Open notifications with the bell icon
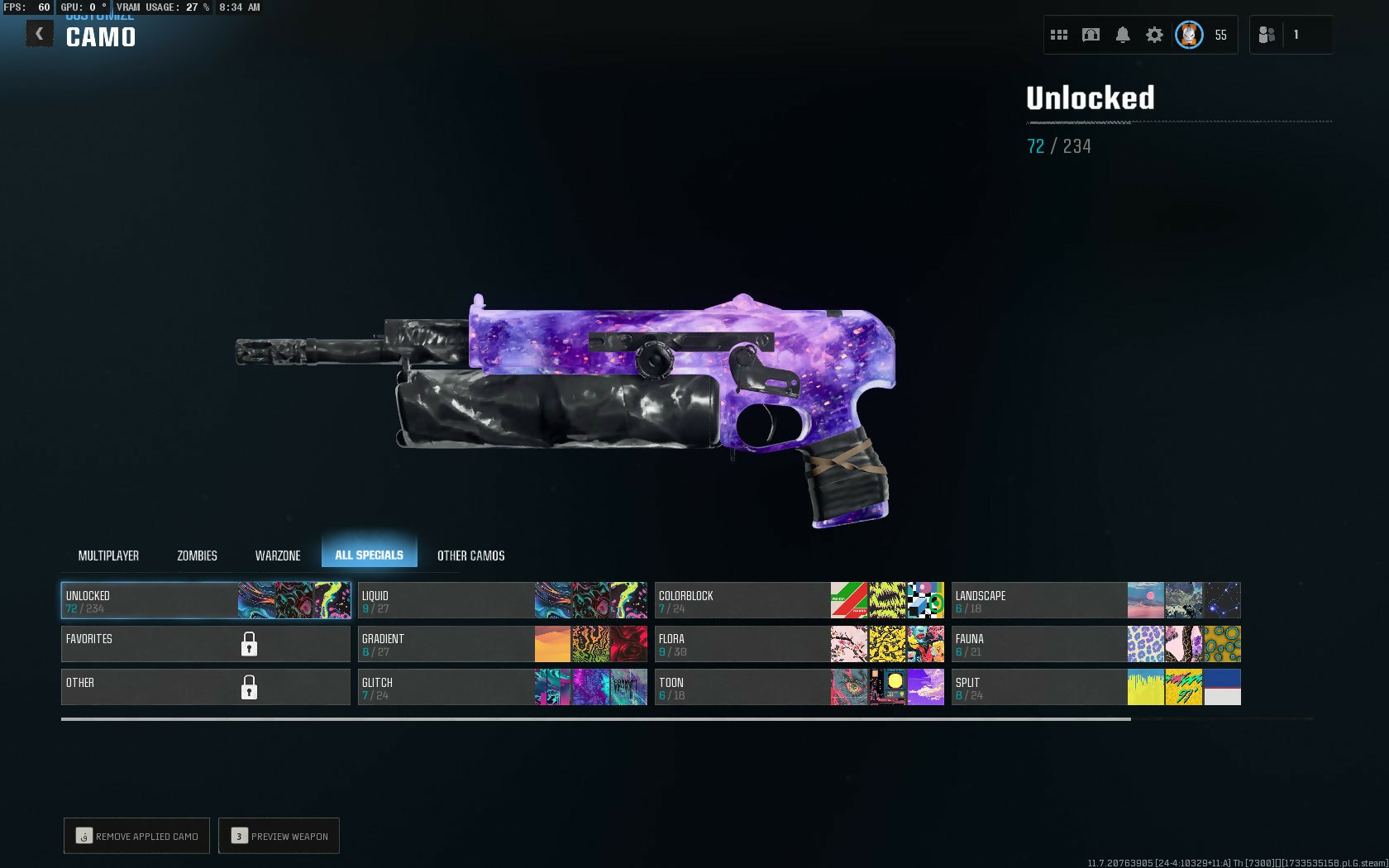The height and width of the screenshot is (868, 1389). pos(1123,35)
